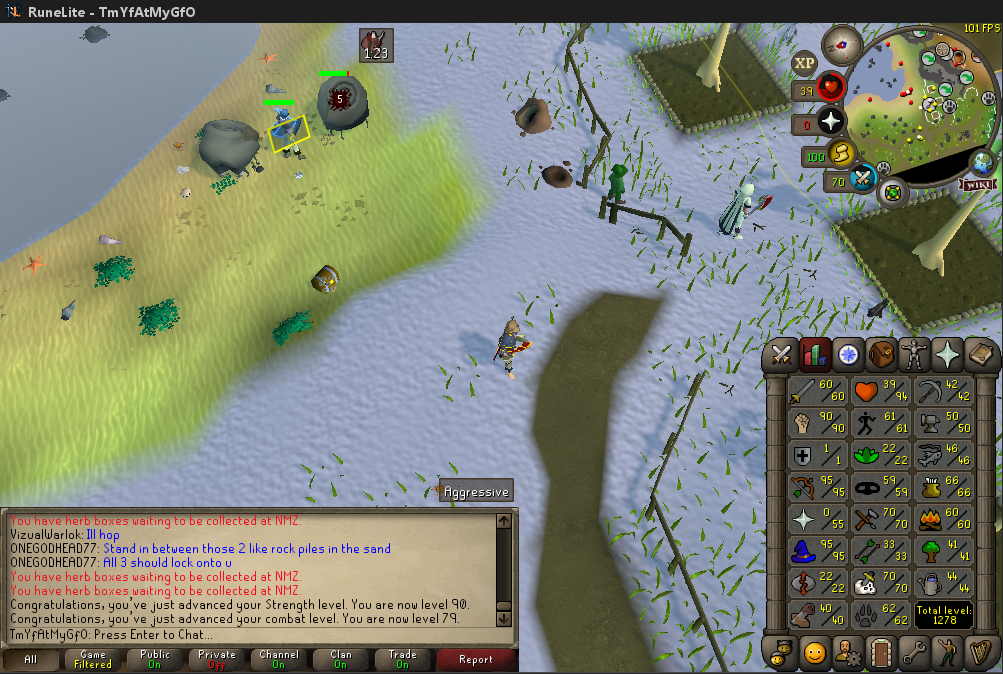Switch to the Inventory backpack tab
The height and width of the screenshot is (674, 1003).
pos(881,355)
